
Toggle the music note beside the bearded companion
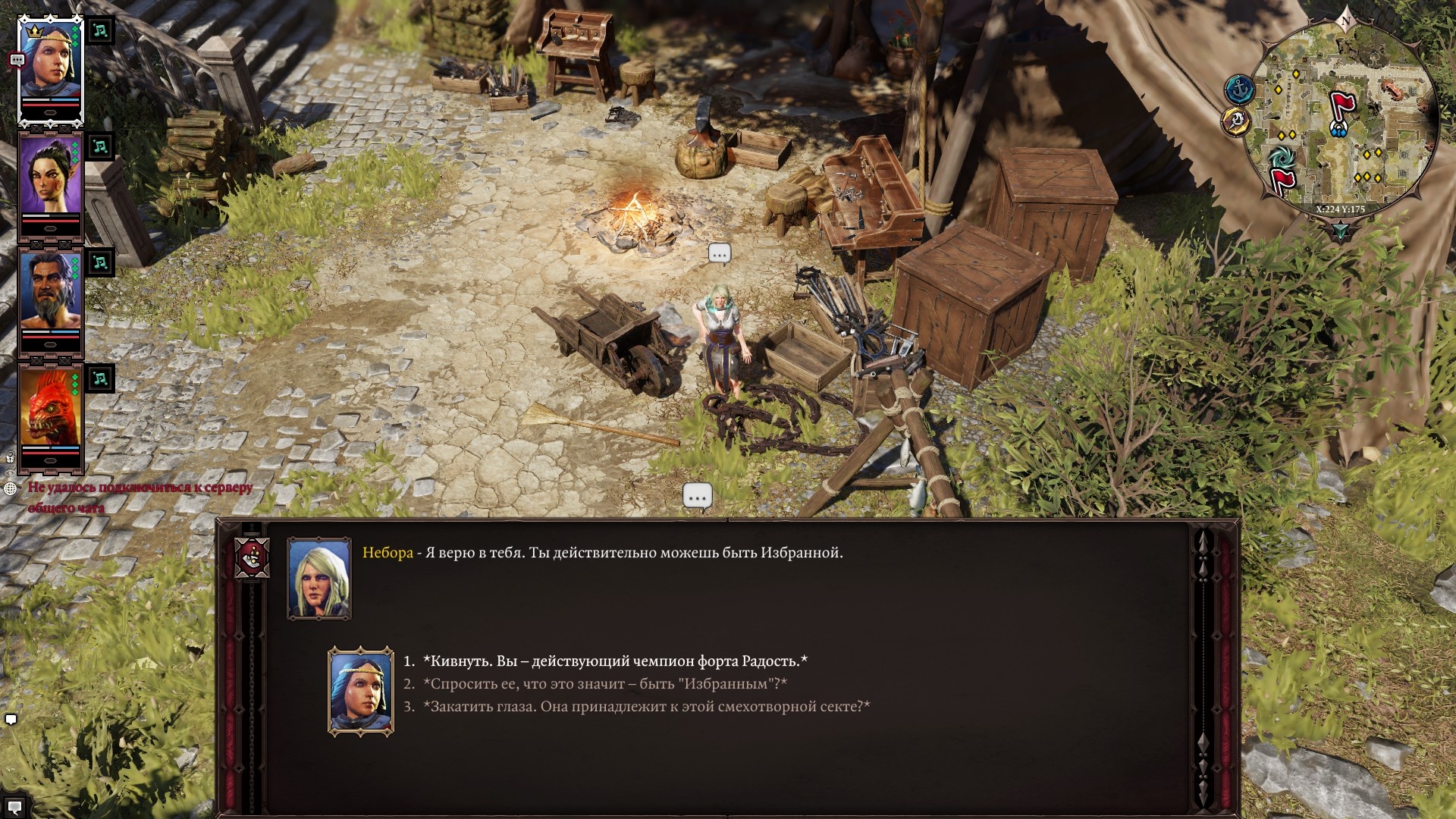click(99, 263)
